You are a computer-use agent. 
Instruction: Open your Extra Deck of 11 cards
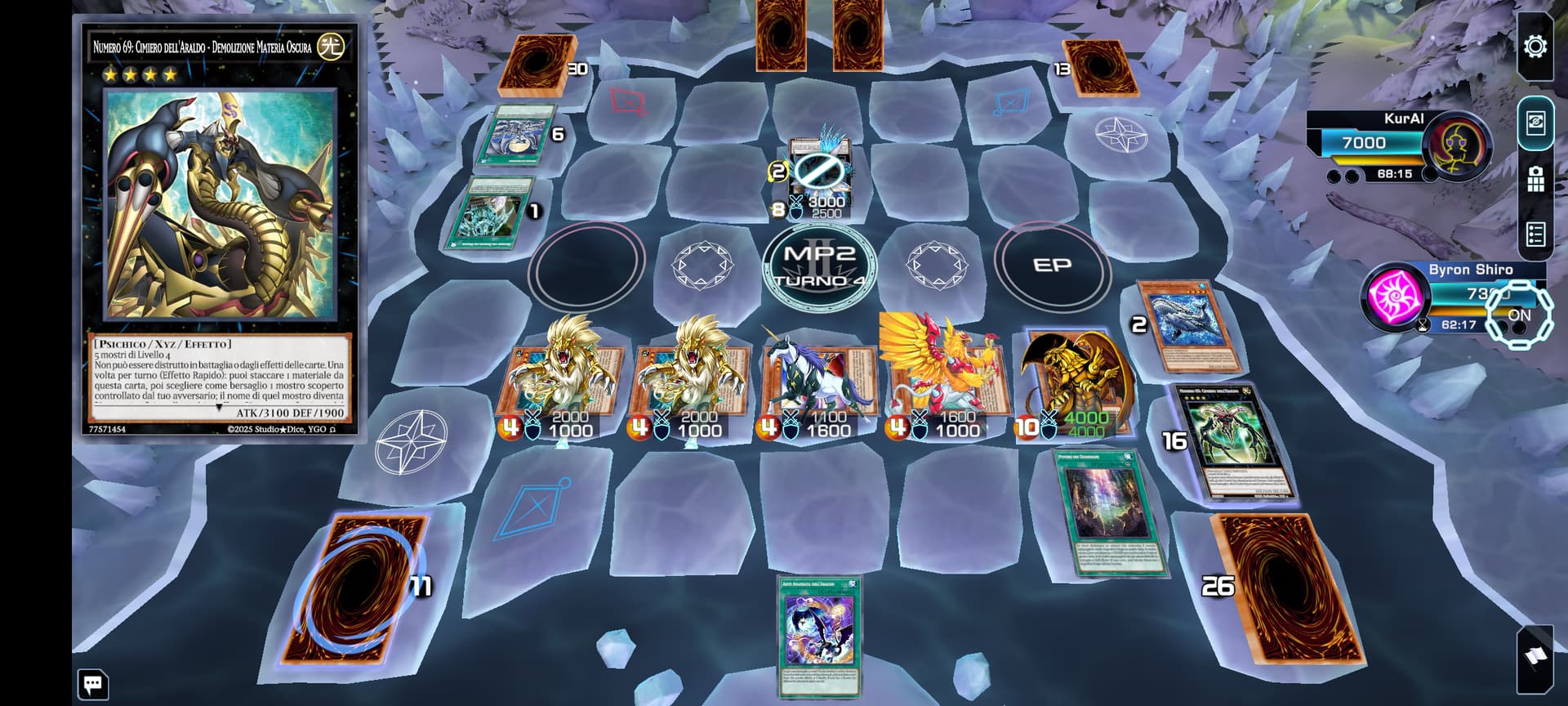pyautogui.click(x=359, y=587)
